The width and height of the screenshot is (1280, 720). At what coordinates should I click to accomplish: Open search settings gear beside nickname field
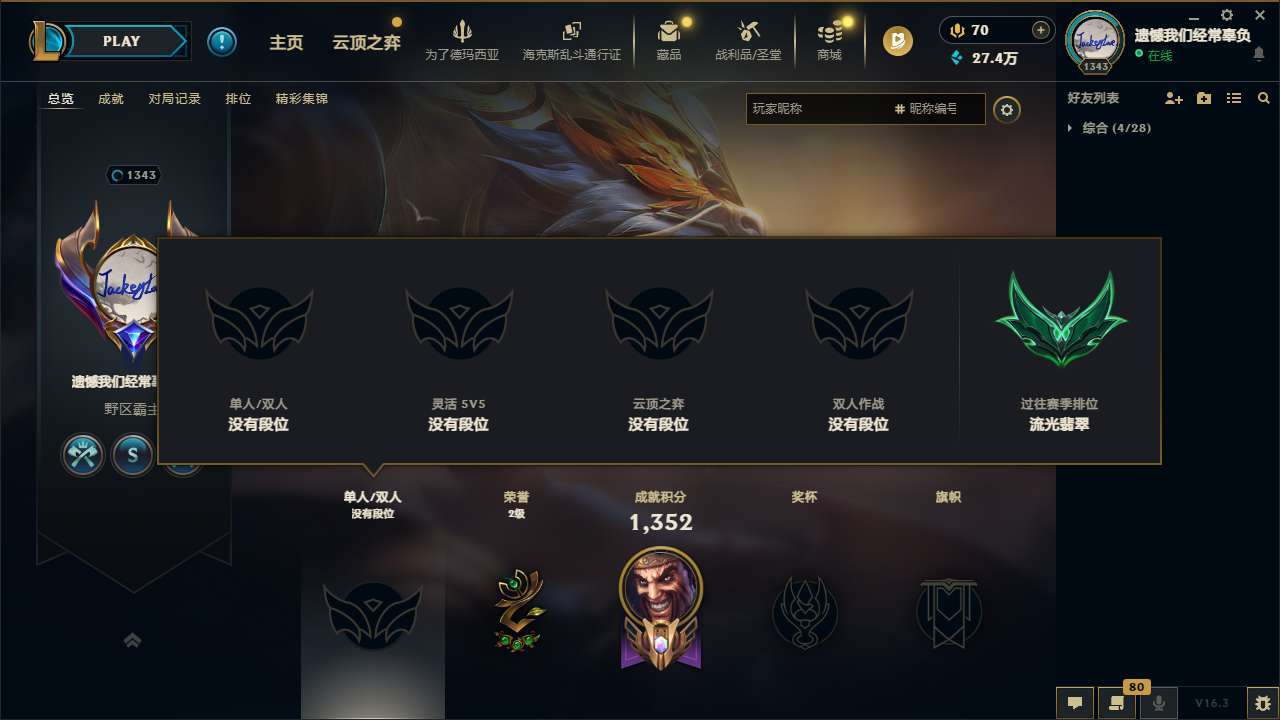pyautogui.click(x=1007, y=109)
